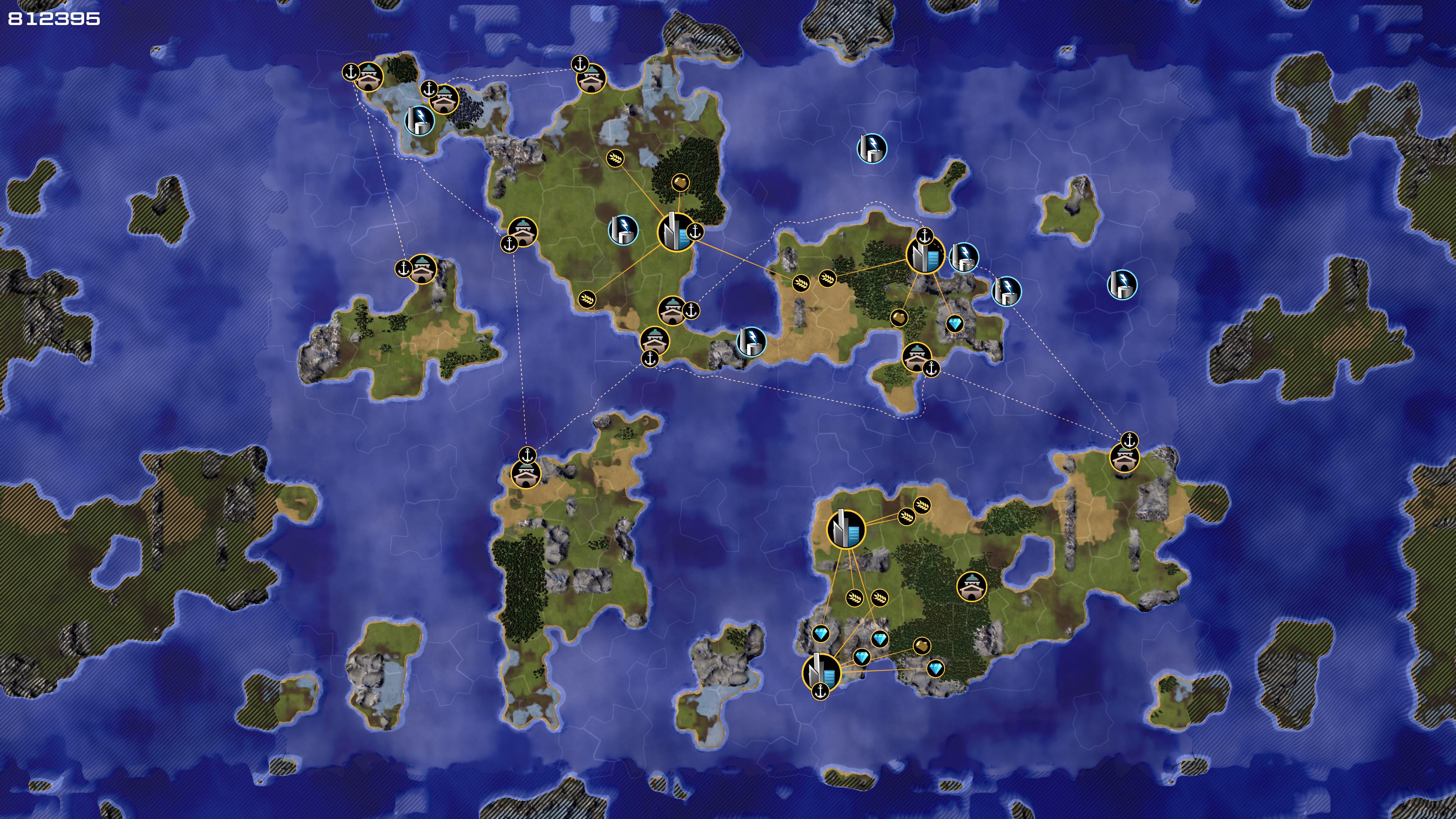
Task: Click the outpost on the southern island's northwest tip
Action: click(526, 473)
